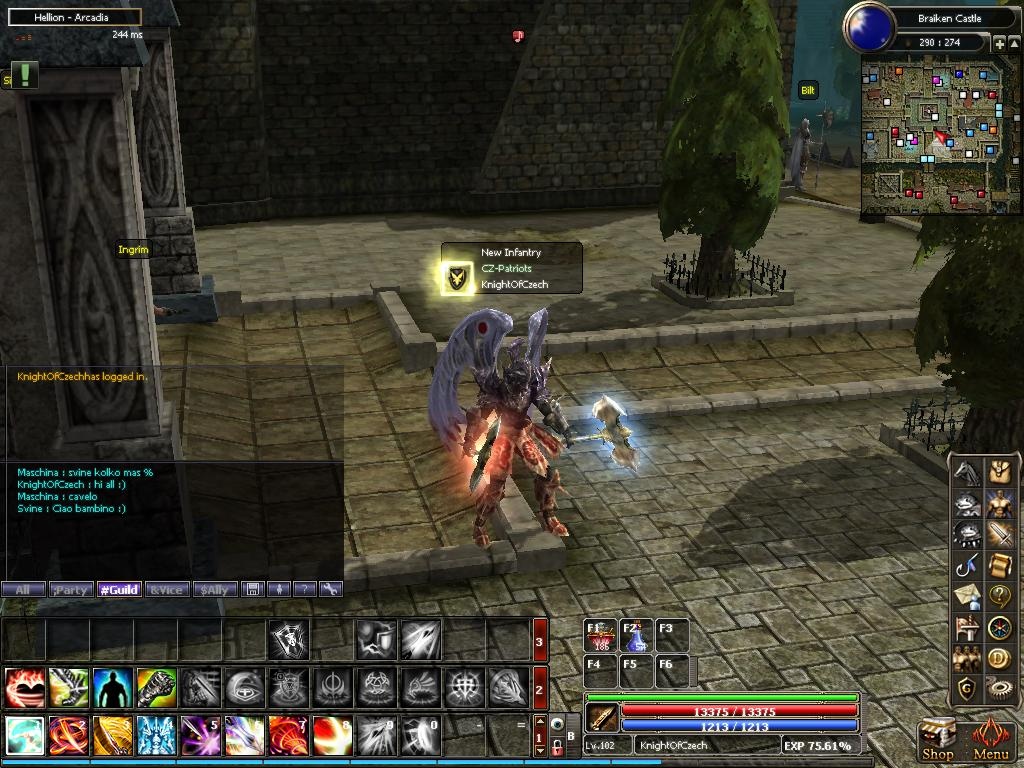Open the Shop
1024x768 pixels.
937,741
